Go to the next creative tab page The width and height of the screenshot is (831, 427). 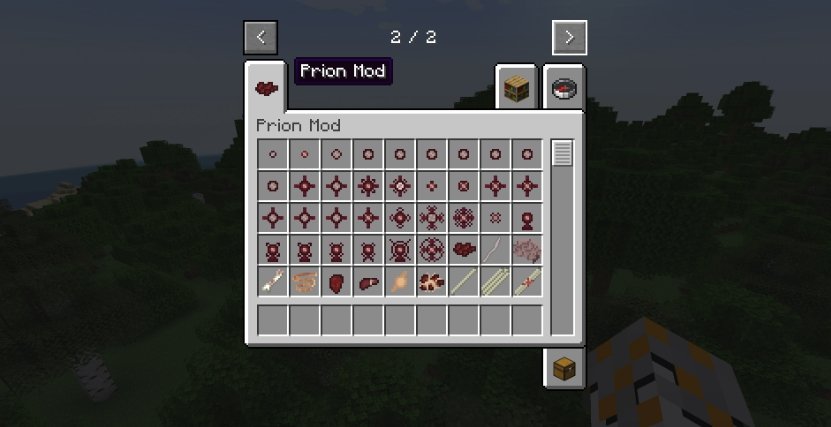[x=569, y=38]
